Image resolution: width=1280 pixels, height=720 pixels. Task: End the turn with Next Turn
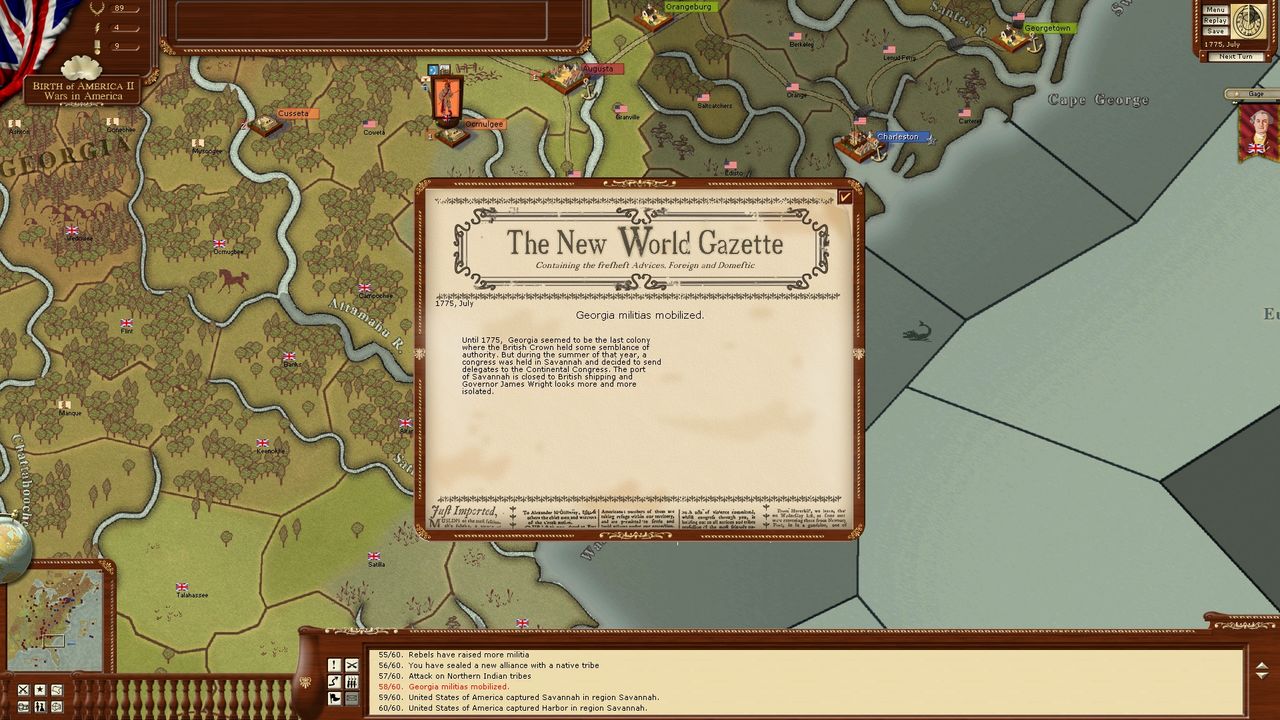1236,56
